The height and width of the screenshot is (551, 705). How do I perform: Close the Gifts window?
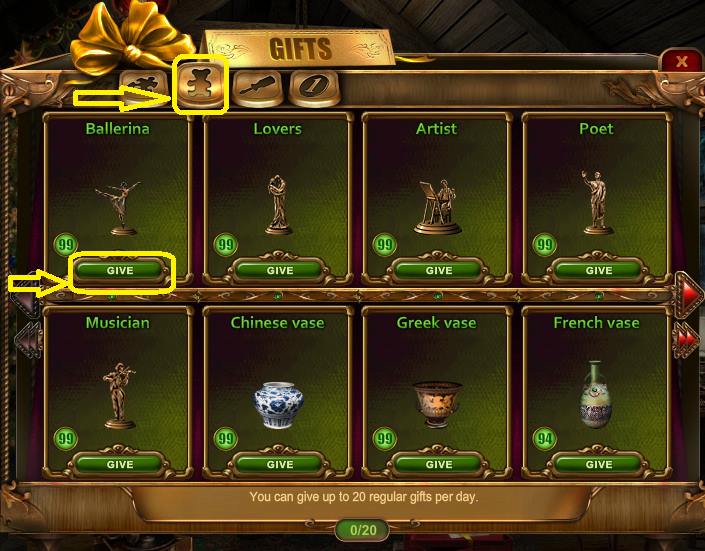tap(681, 61)
